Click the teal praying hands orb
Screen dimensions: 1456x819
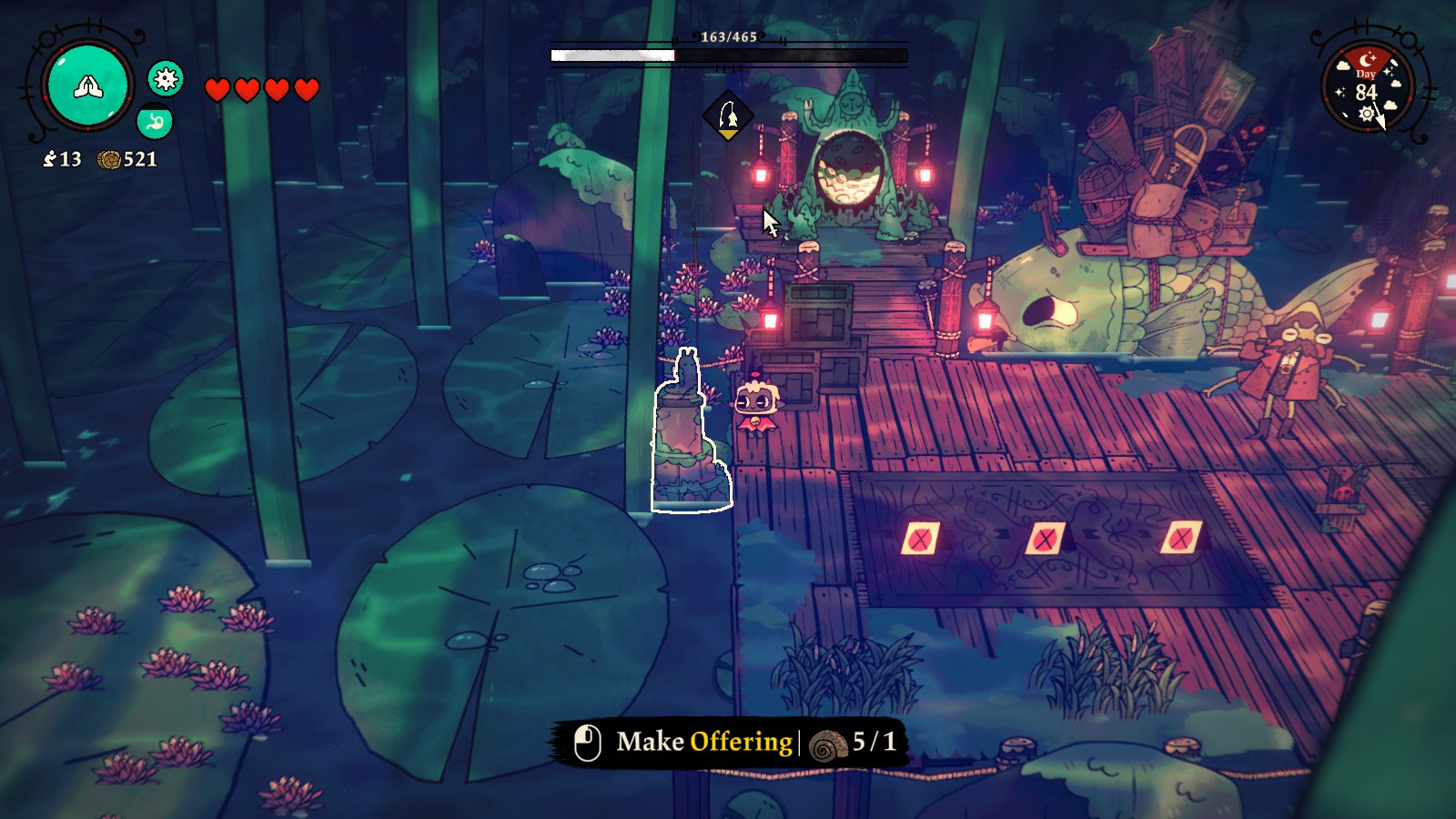click(x=88, y=86)
